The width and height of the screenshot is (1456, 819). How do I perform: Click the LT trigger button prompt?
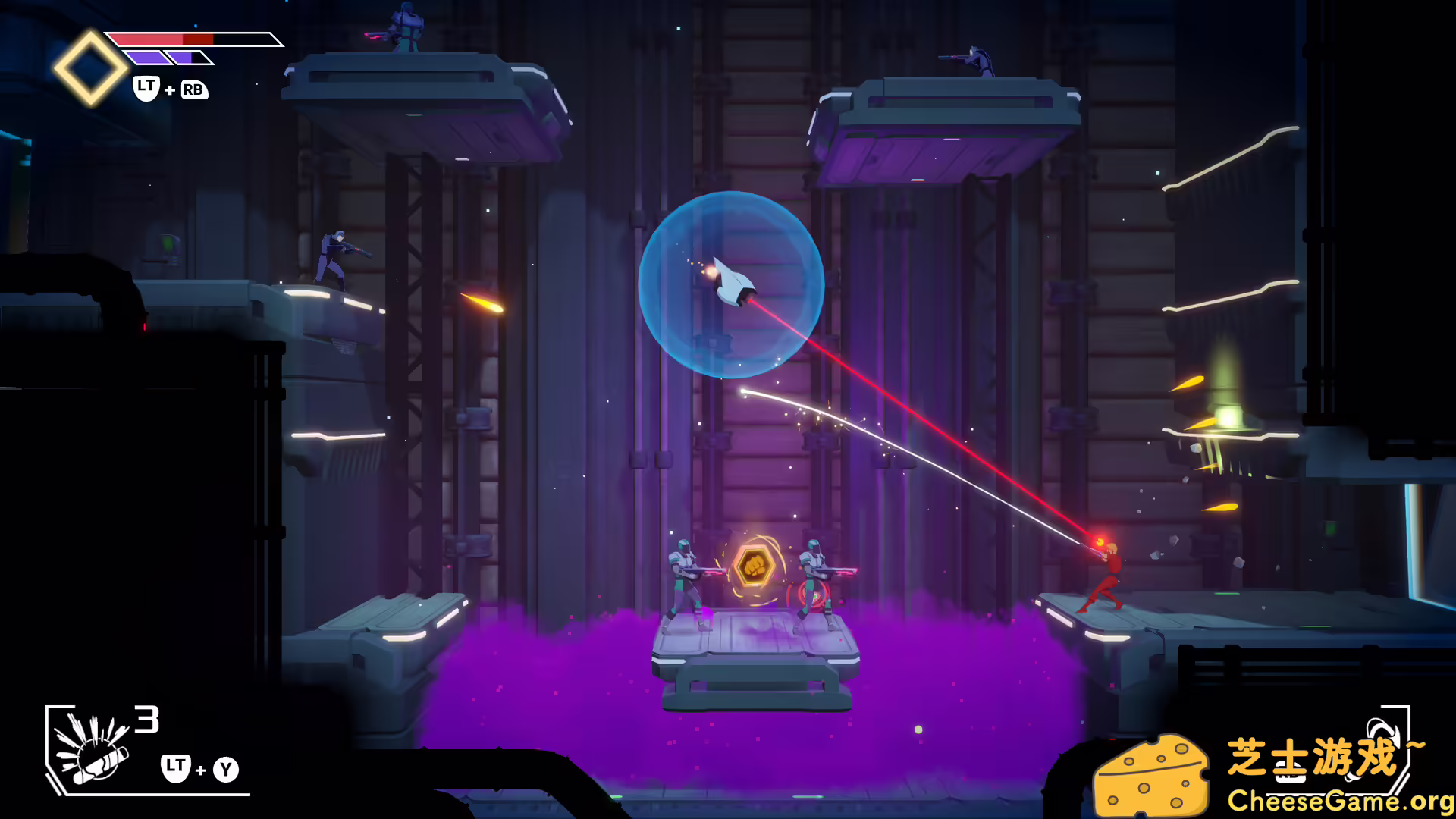tap(144, 89)
